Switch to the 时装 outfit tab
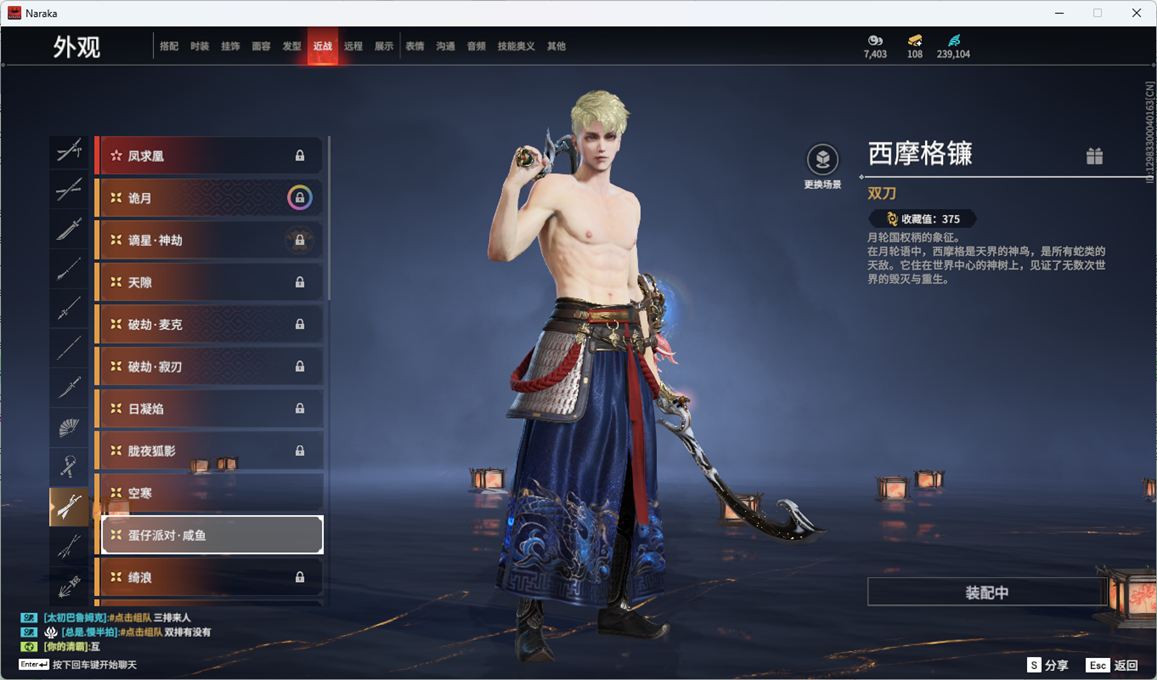The height and width of the screenshot is (680, 1157). 200,46
